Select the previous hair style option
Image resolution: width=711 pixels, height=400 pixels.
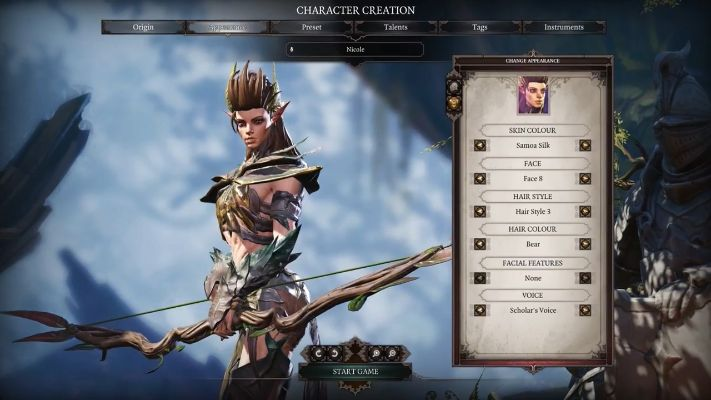click(480, 211)
